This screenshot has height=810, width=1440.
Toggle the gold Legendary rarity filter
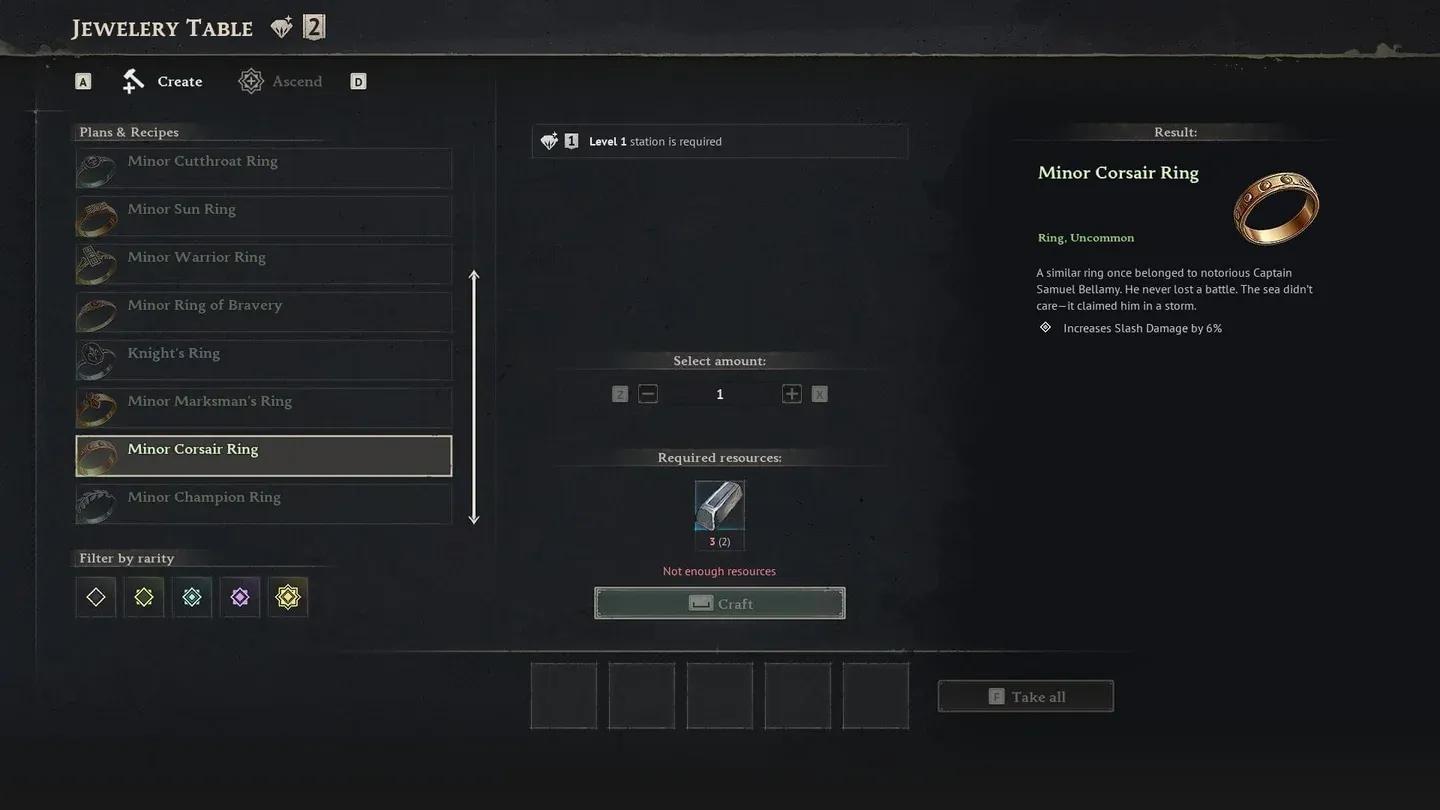pos(287,596)
